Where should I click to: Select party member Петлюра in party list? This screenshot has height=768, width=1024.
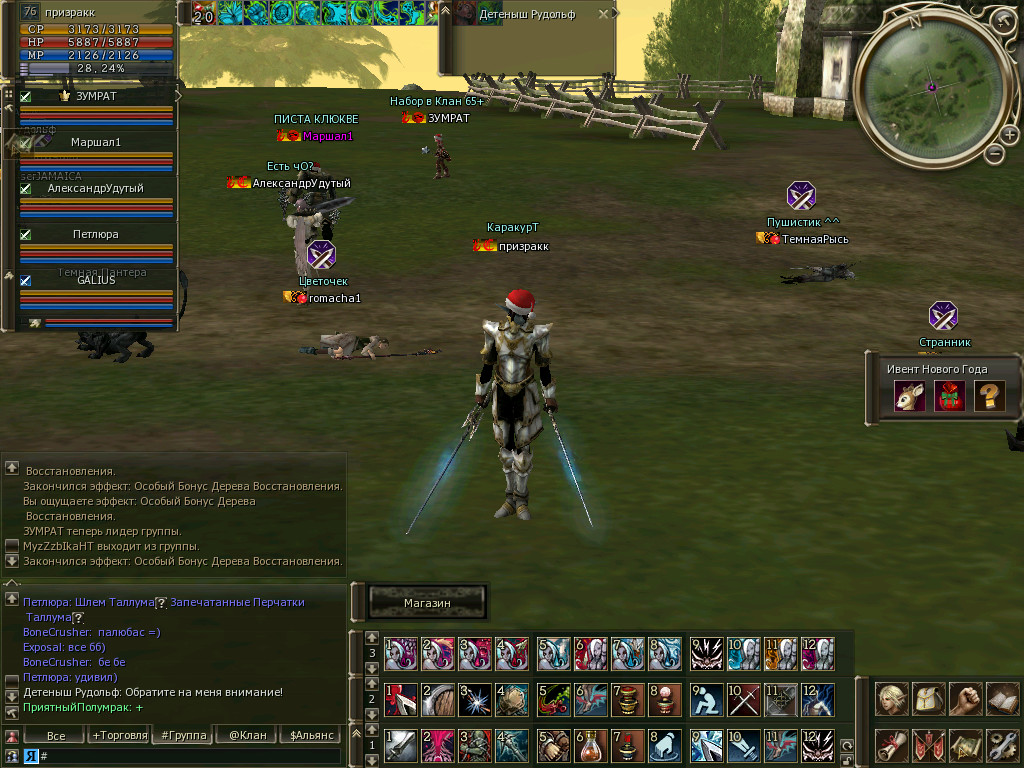pyautogui.click(x=96, y=234)
